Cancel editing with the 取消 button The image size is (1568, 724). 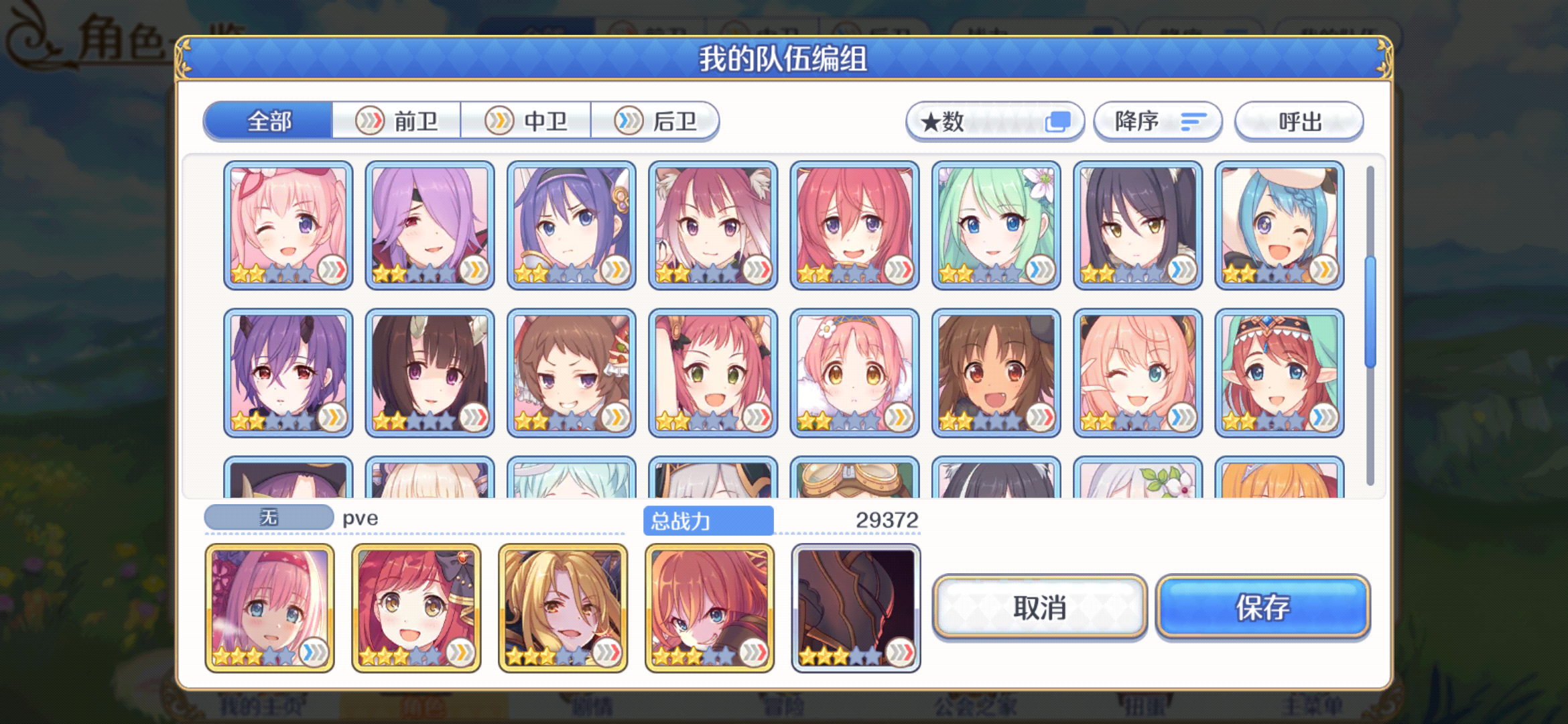[x=1039, y=609]
